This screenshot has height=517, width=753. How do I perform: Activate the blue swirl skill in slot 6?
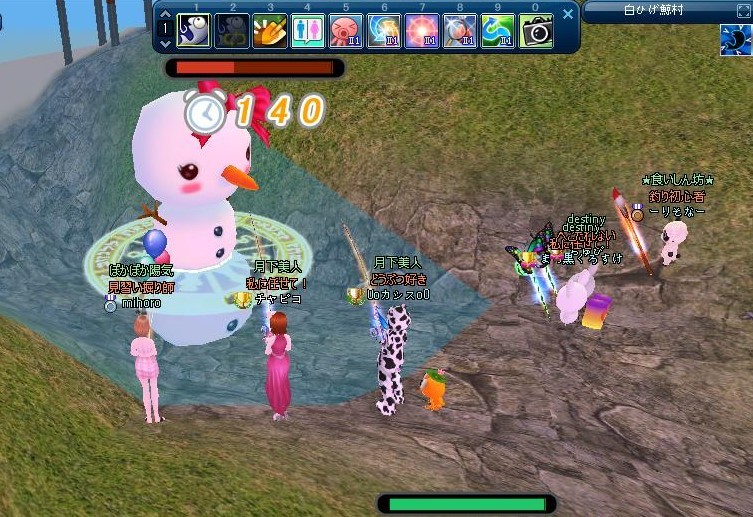(384, 30)
